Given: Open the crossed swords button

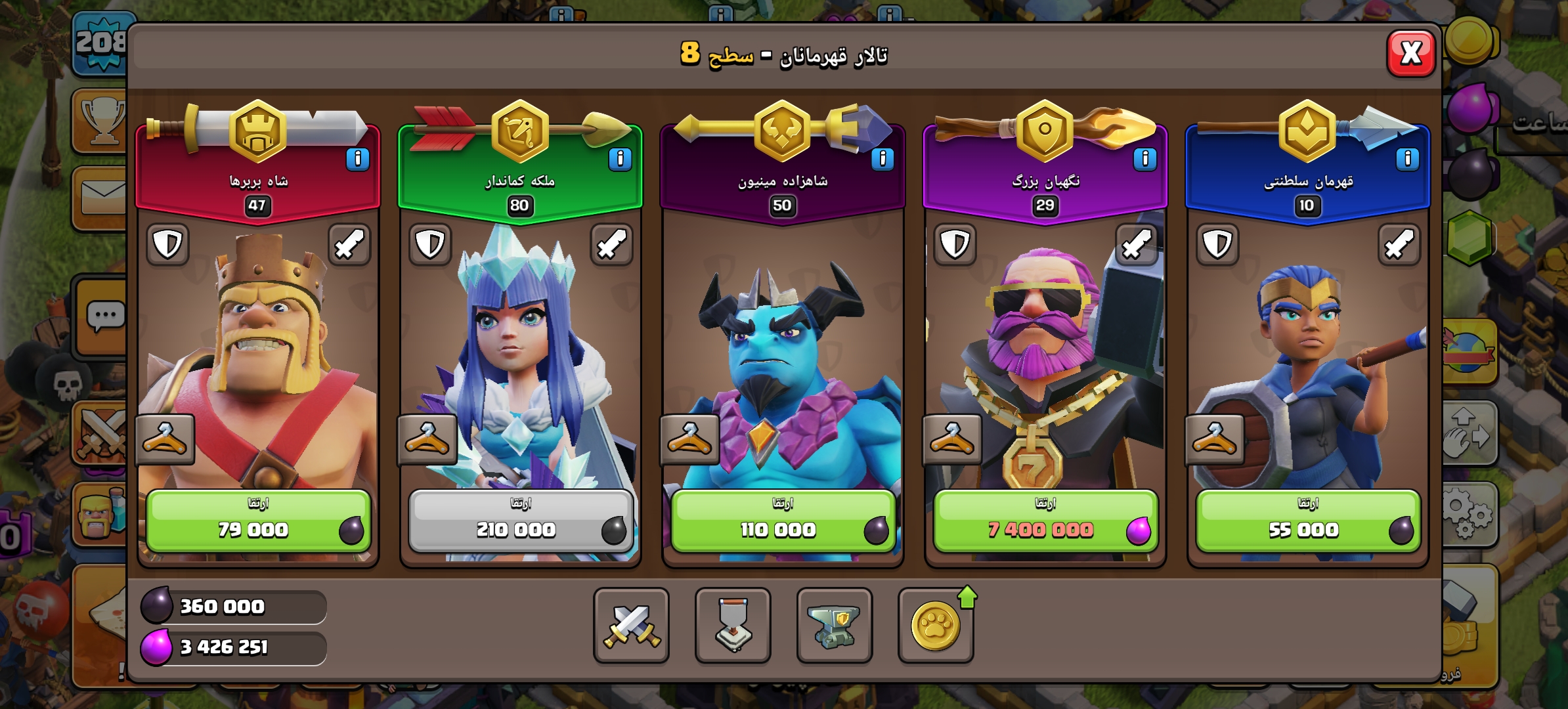Looking at the screenshot, I should tap(631, 625).
